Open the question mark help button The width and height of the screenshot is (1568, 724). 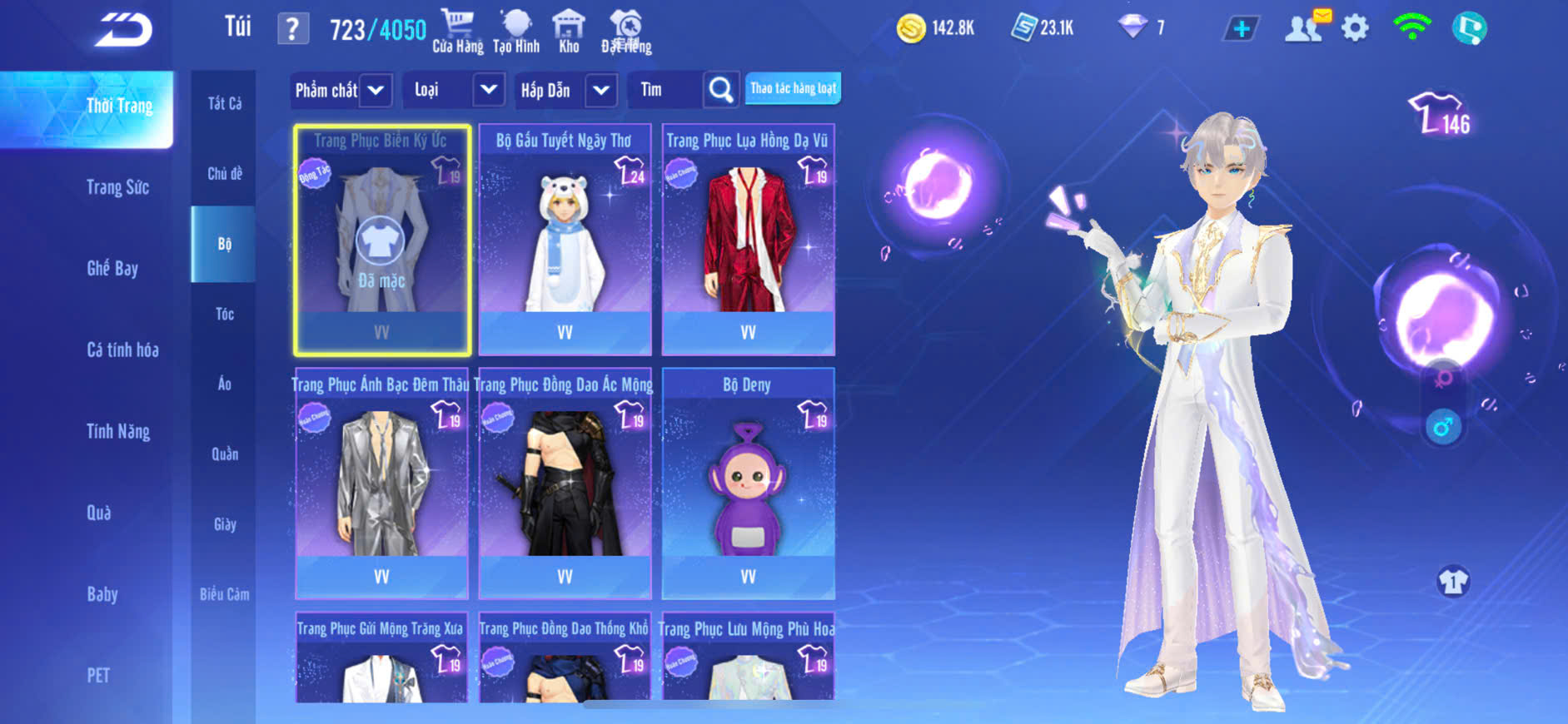[x=292, y=30]
